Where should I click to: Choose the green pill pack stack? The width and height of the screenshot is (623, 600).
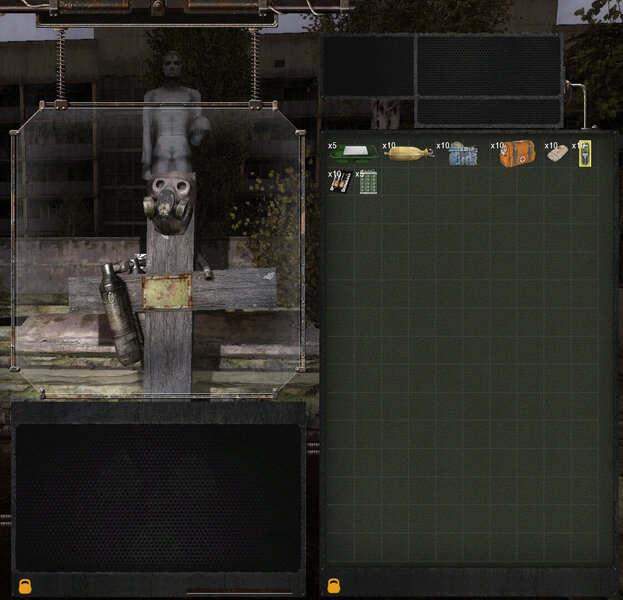367,182
